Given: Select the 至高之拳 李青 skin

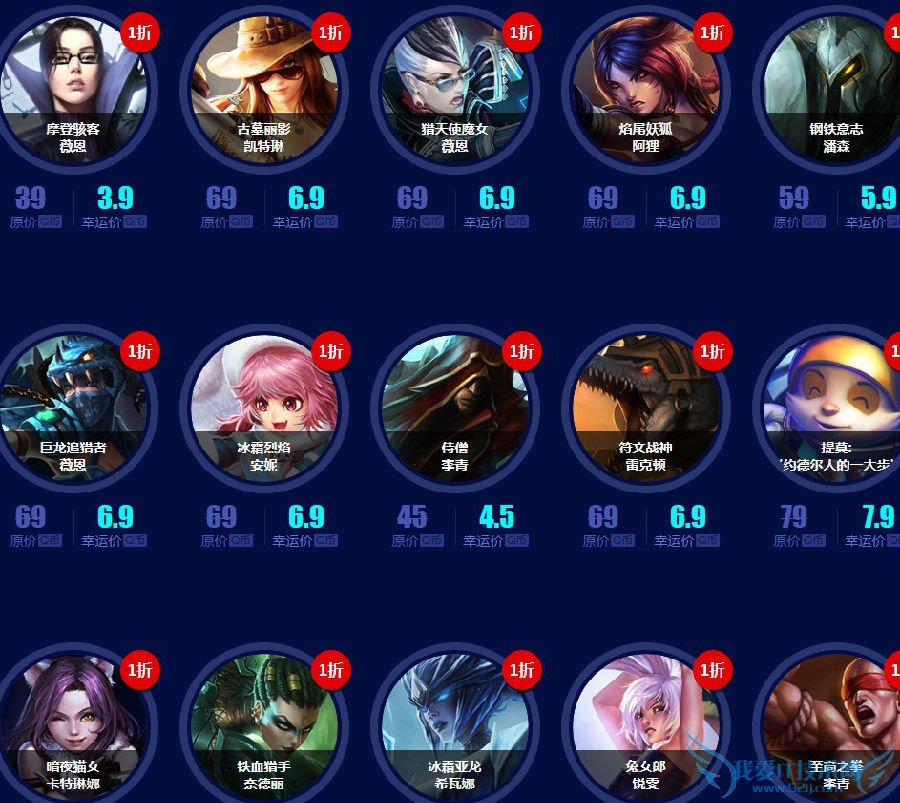Looking at the screenshot, I should (835, 725).
